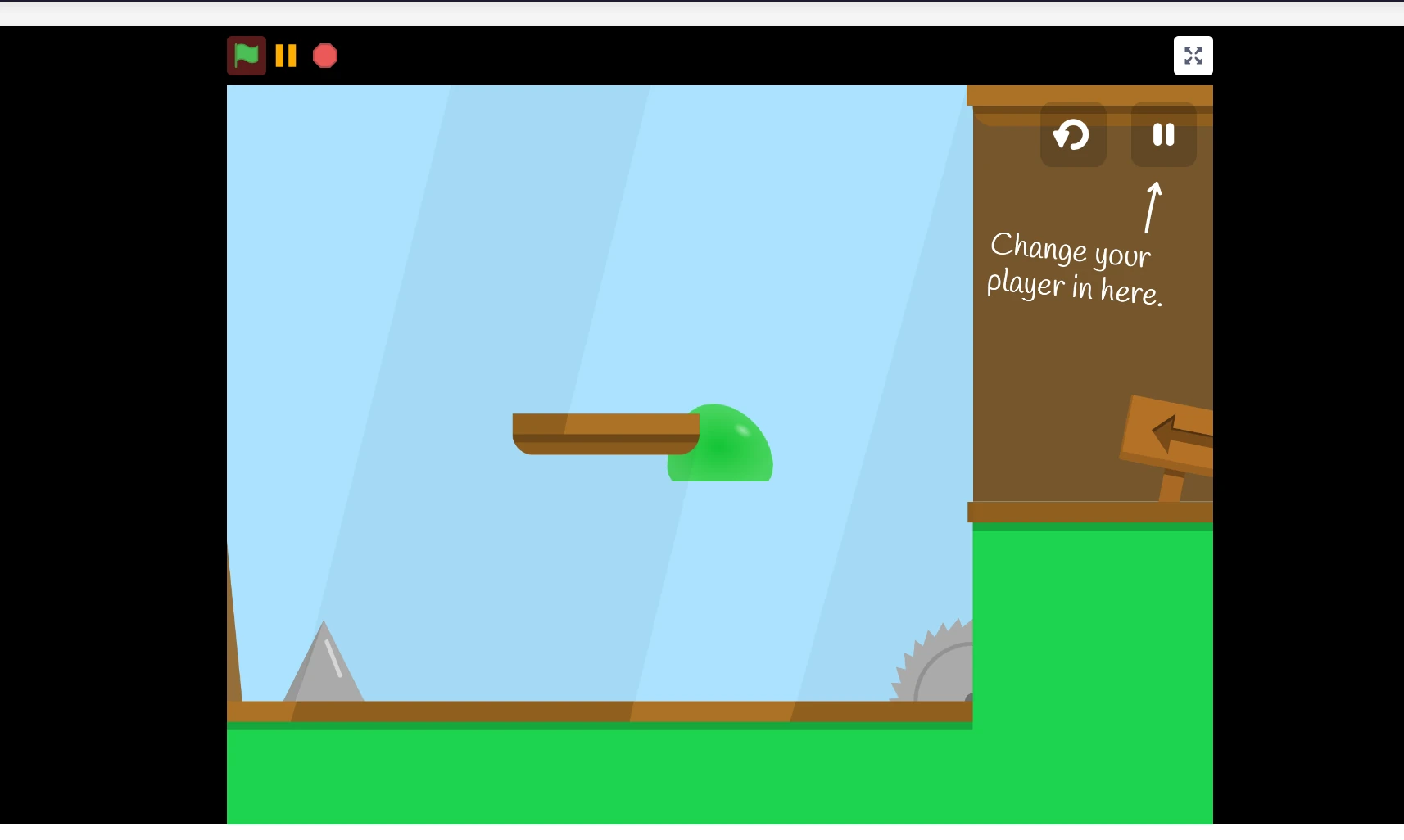Viewport: 1404px width, 840px height.
Task: Open the player change panel as the arrow indicates
Action: [x=1163, y=135]
